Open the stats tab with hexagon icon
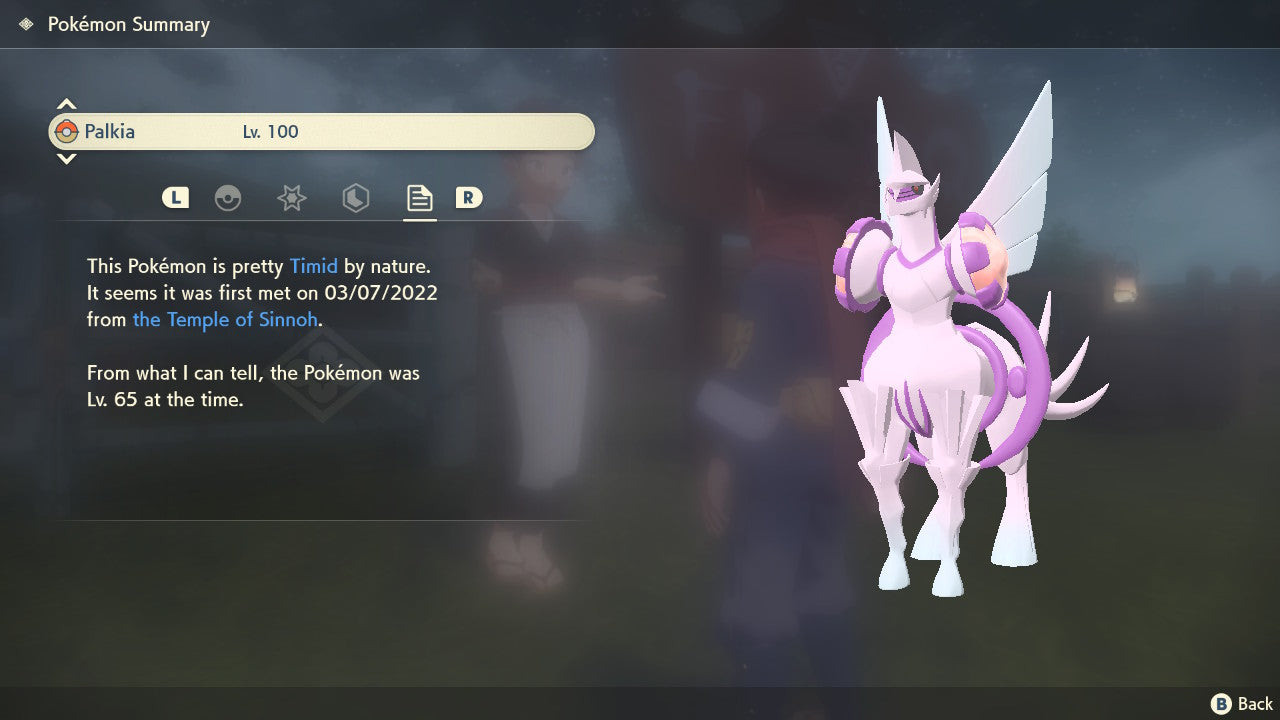The width and height of the screenshot is (1280, 720). tap(356, 198)
